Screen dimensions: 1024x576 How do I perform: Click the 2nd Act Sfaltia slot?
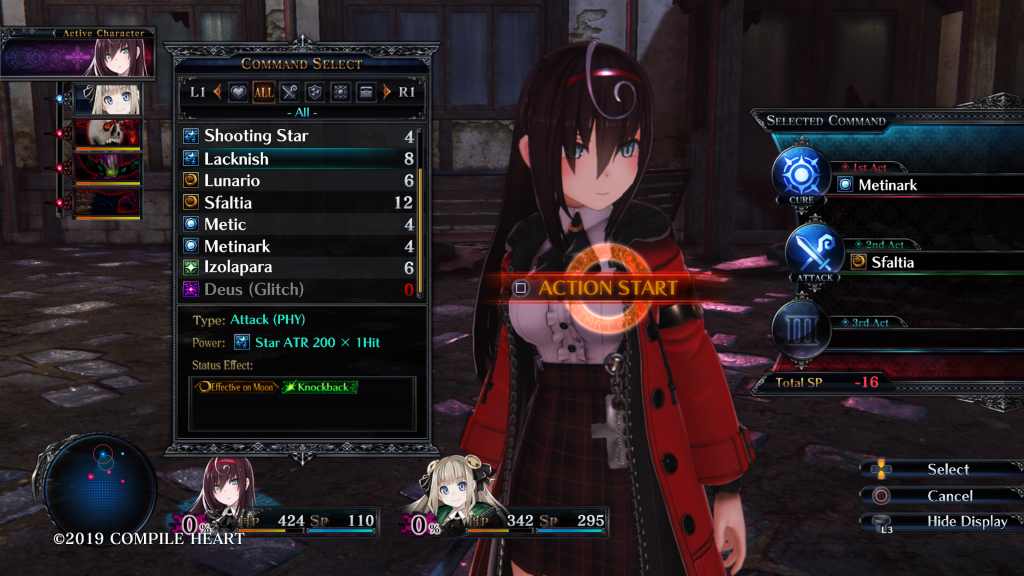[900, 262]
